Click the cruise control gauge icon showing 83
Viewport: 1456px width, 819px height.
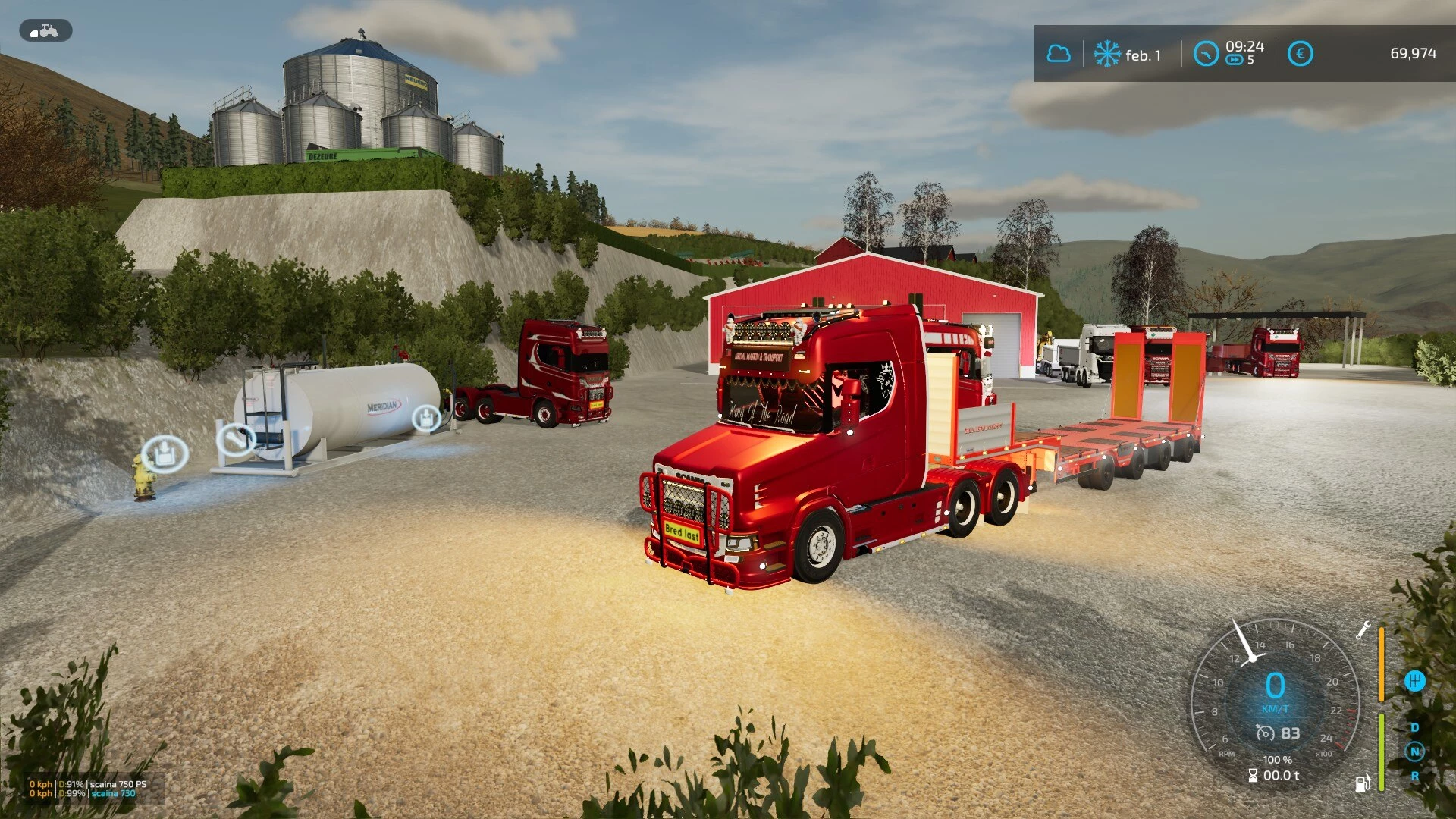pyautogui.click(x=1266, y=733)
